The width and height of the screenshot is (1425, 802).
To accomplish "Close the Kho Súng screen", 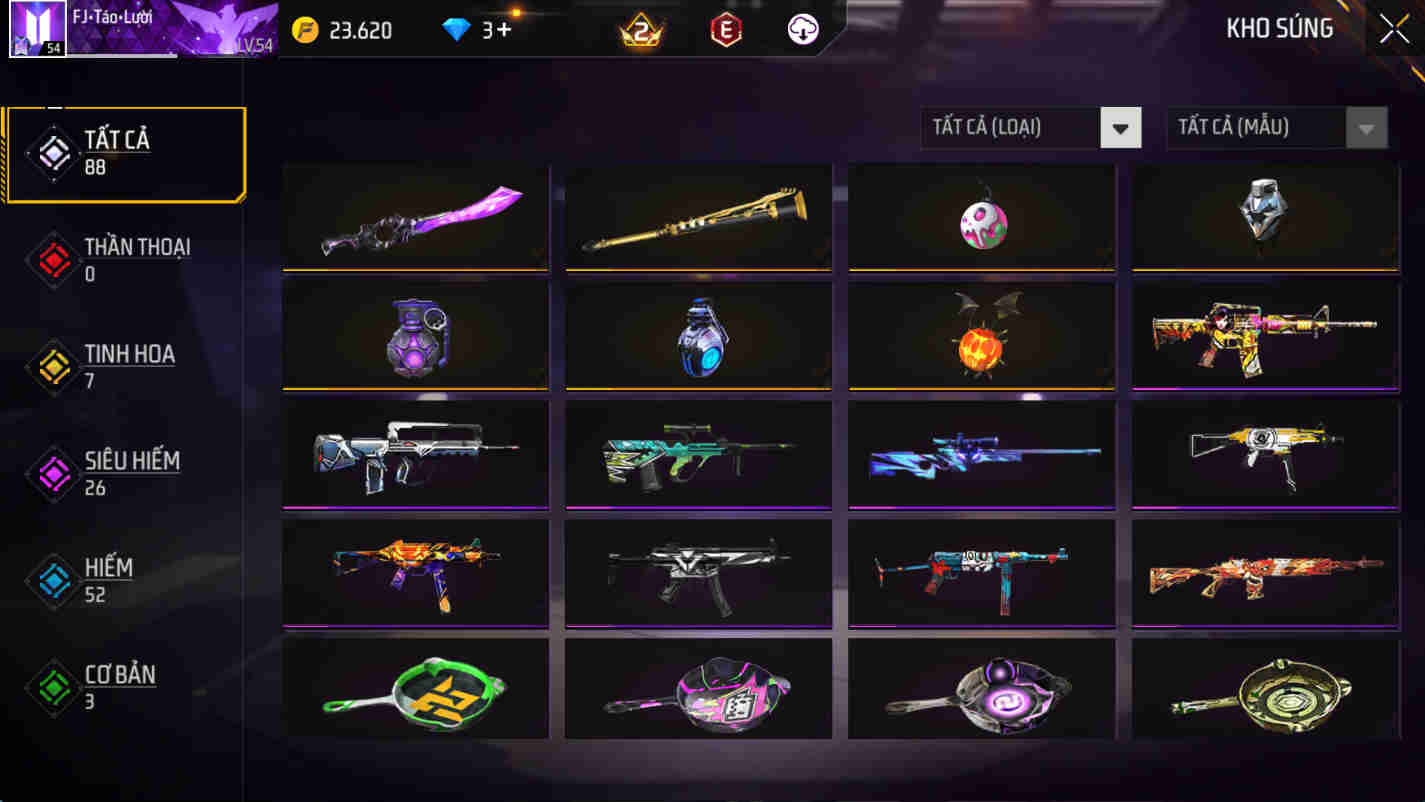I will click(x=1393, y=28).
